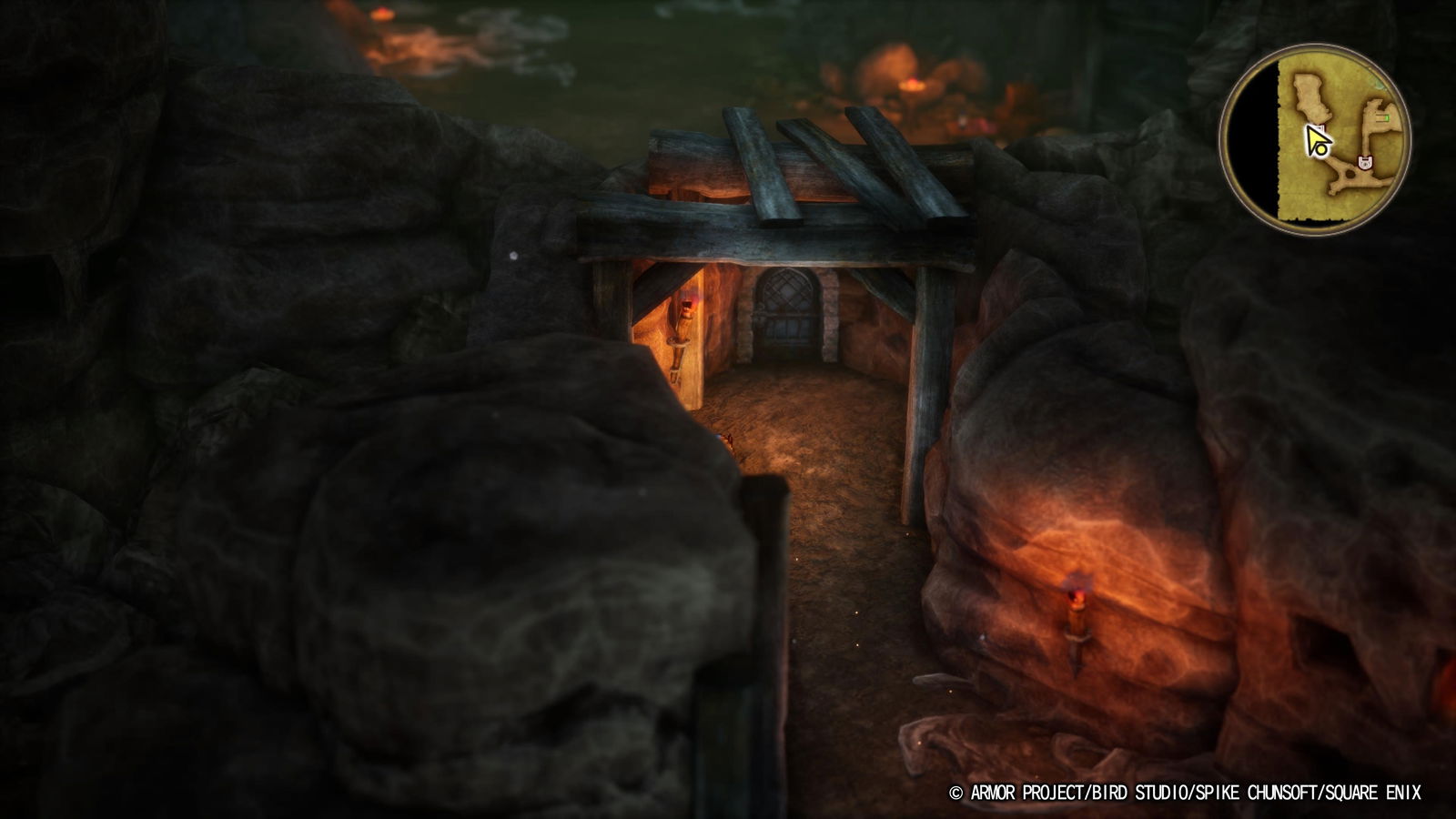Click the green marker on the minimap
The image size is (1456, 819).
1385,117
